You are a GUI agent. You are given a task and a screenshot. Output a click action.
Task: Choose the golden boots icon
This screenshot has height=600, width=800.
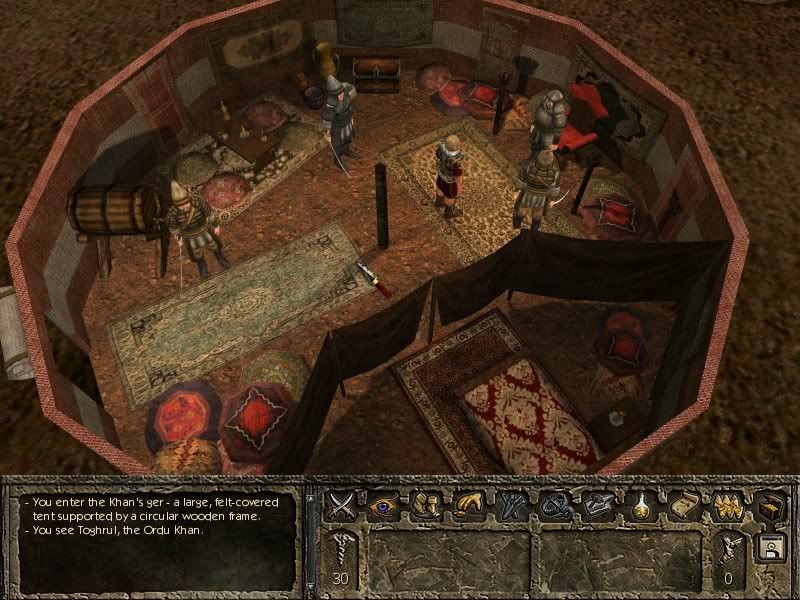427,503
